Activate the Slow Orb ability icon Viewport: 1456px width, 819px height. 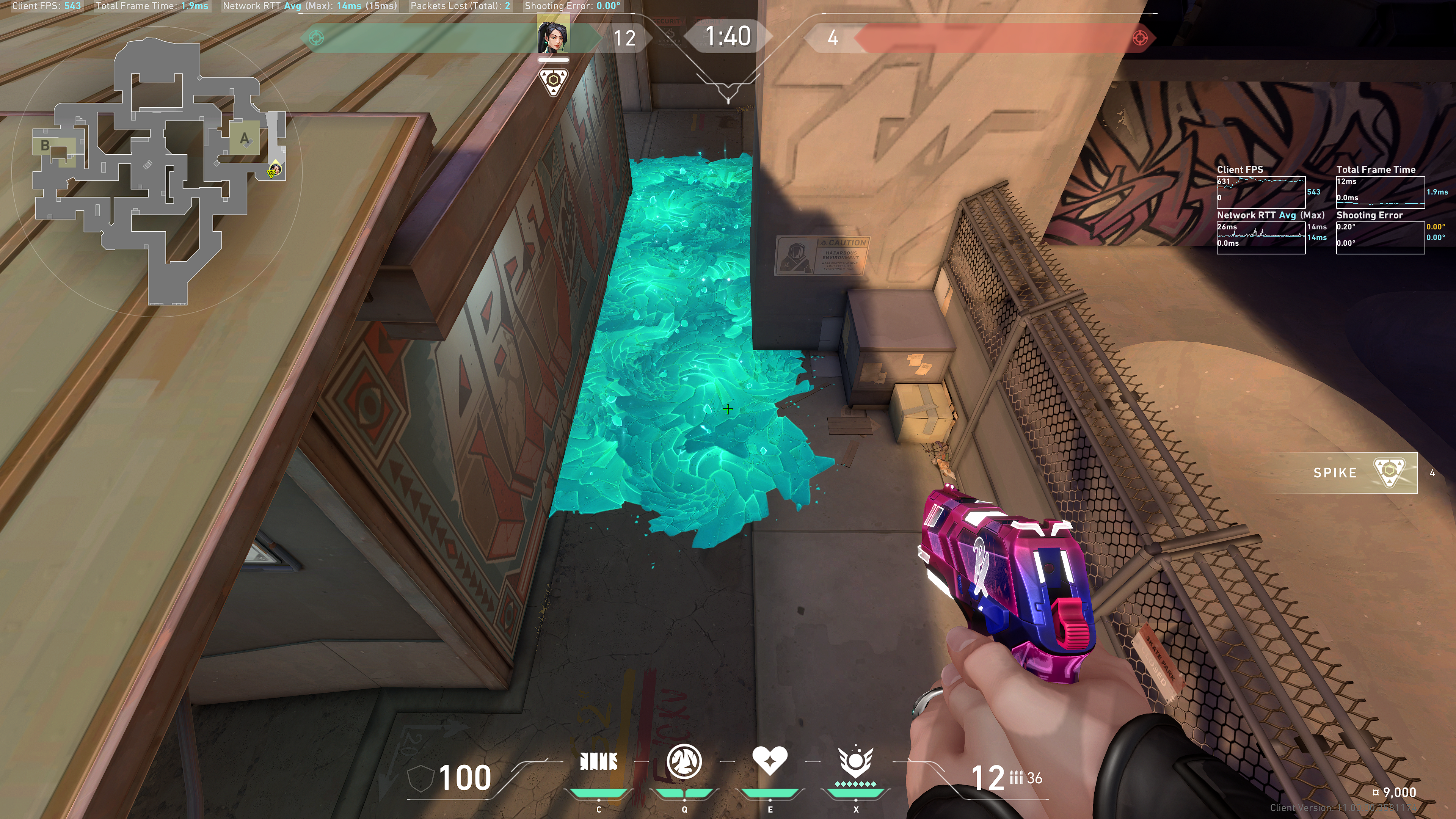684,761
